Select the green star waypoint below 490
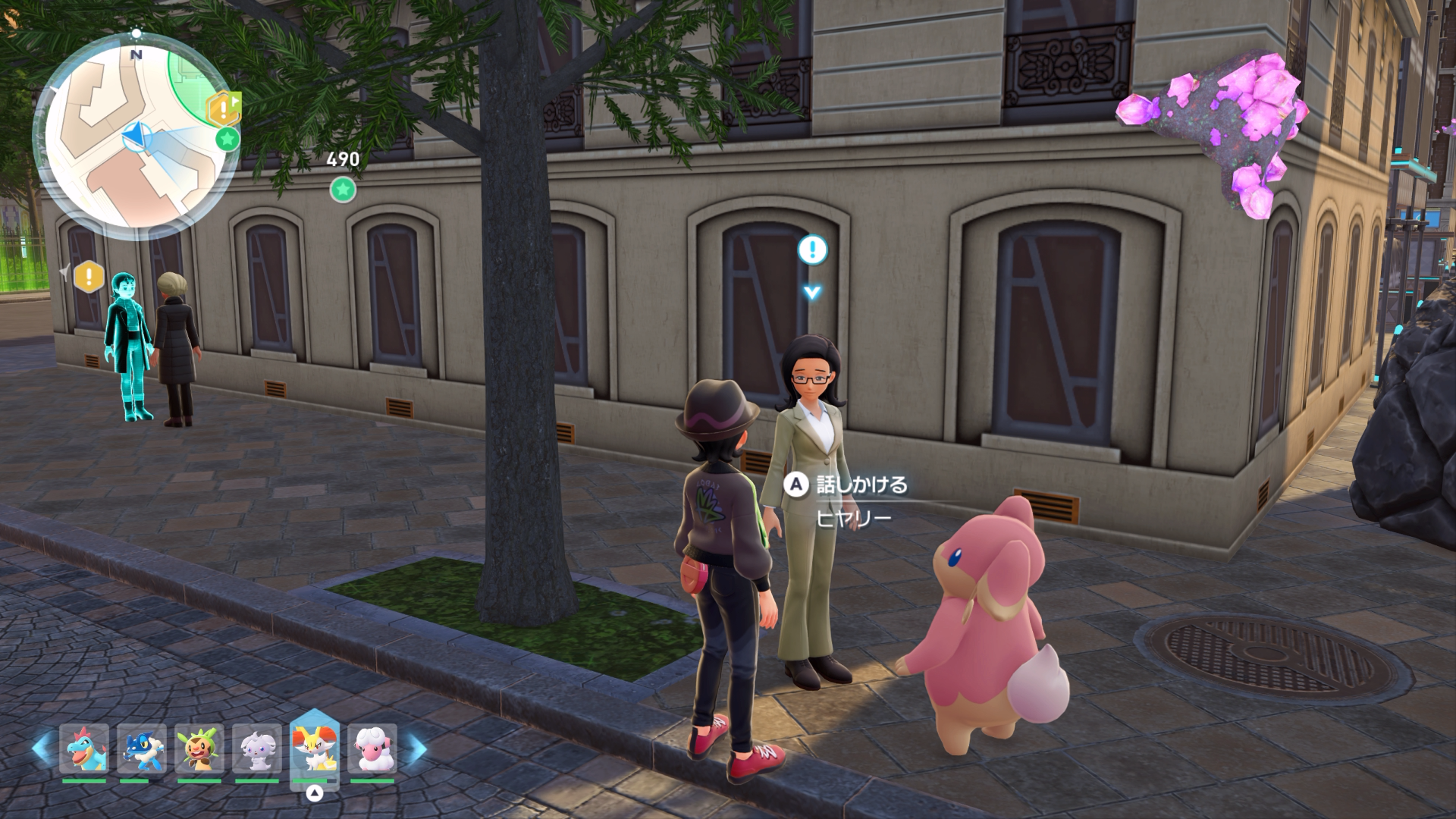This screenshot has width=1456, height=819. [343, 189]
